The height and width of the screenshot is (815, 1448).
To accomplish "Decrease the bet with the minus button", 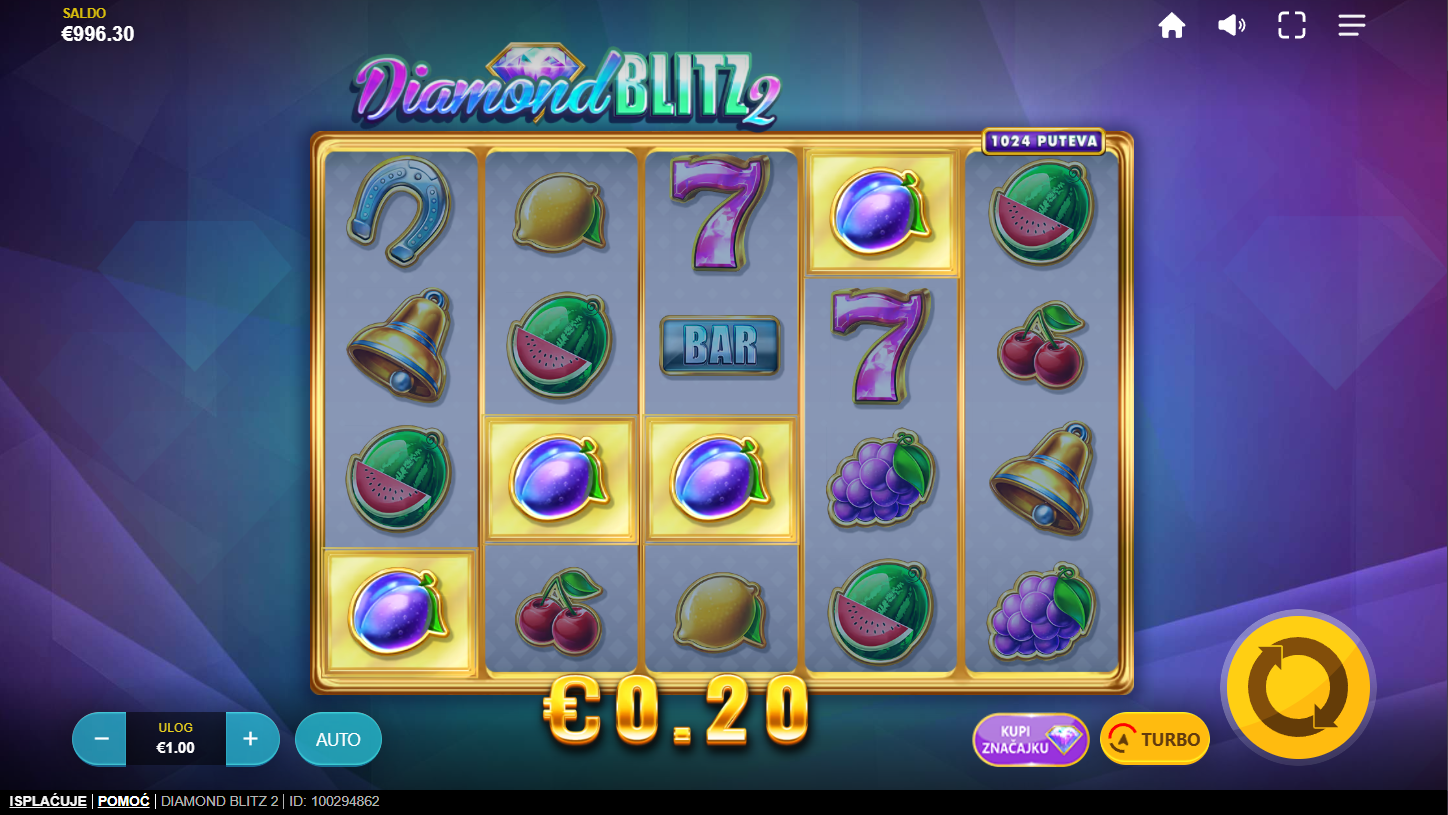I will (x=101, y=739).
